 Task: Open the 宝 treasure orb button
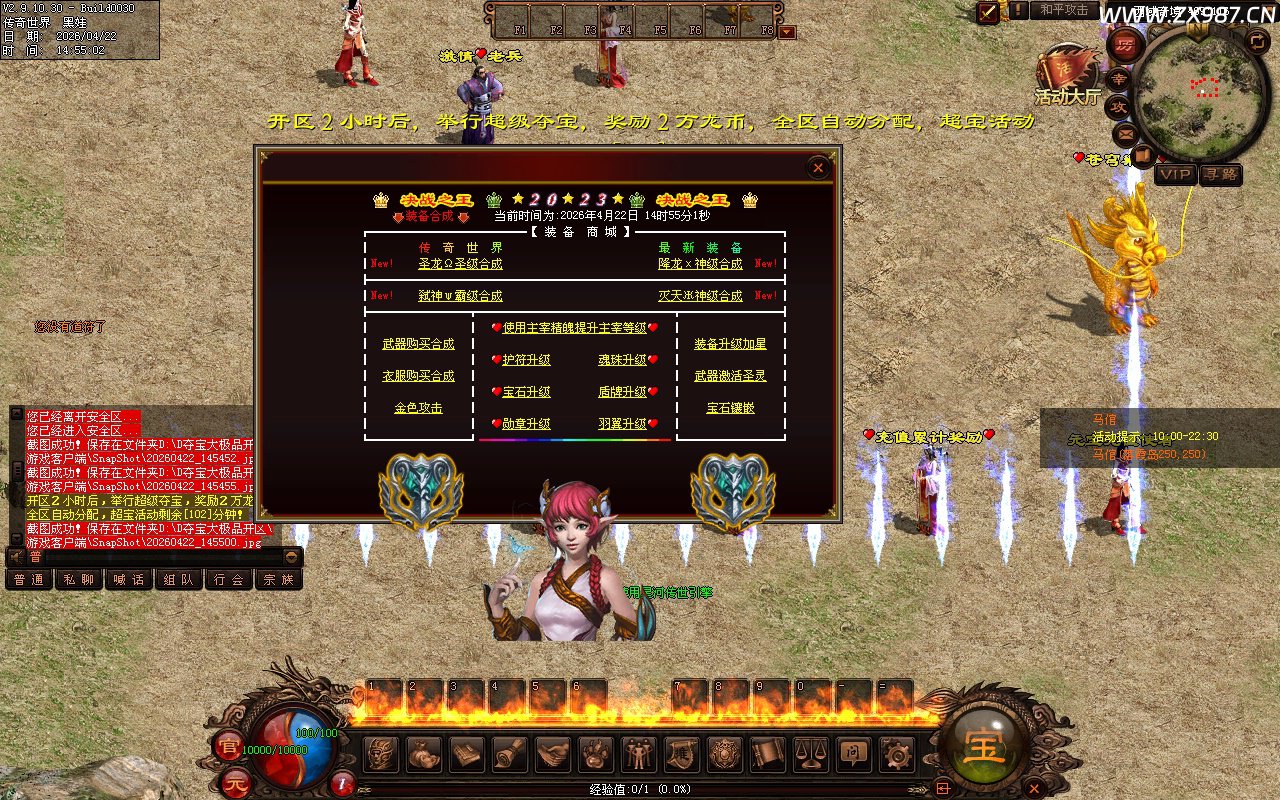[x=983, y=745]
